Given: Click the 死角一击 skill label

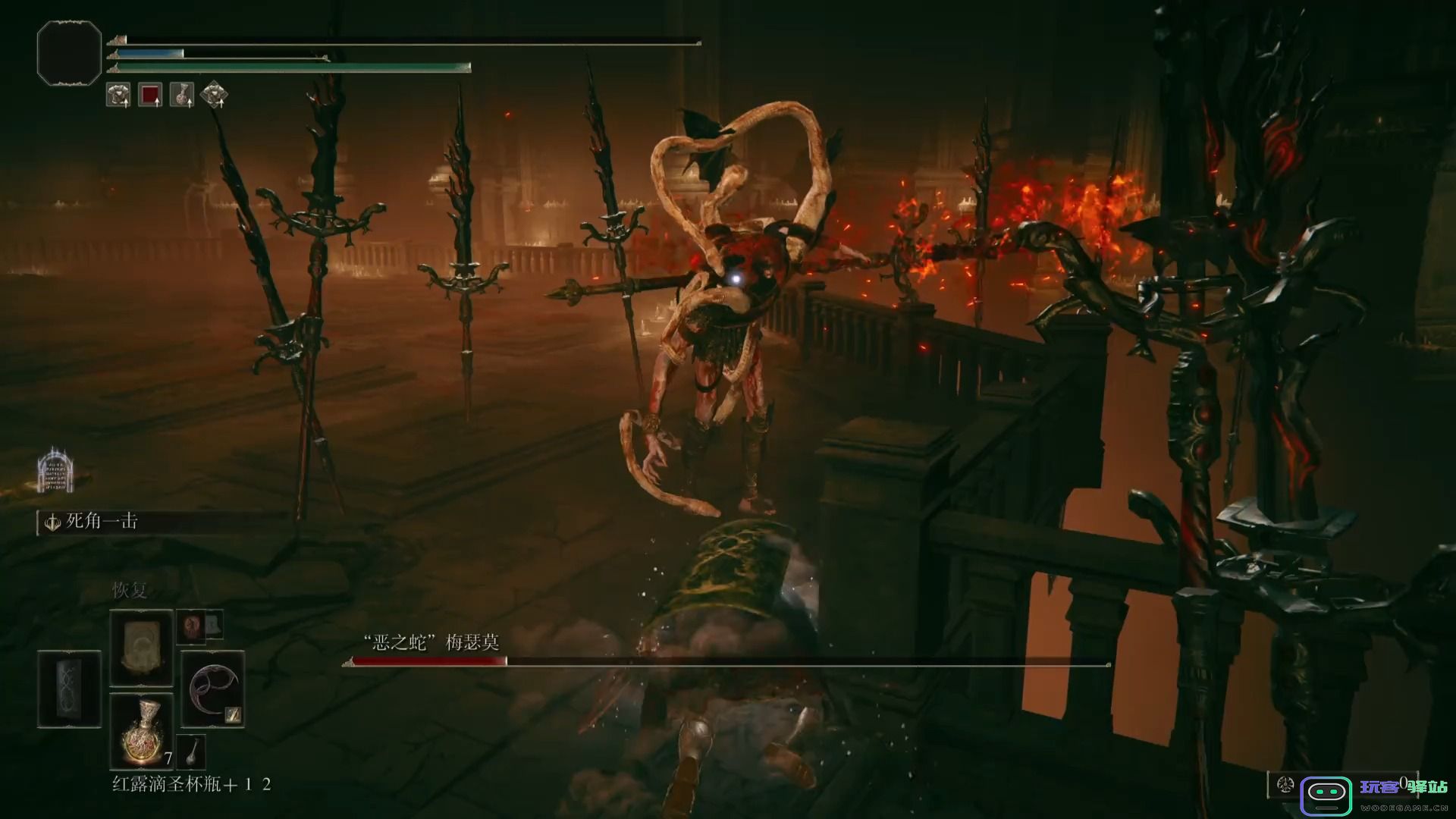Looking at the screenshot, I should tap(101, 522).
